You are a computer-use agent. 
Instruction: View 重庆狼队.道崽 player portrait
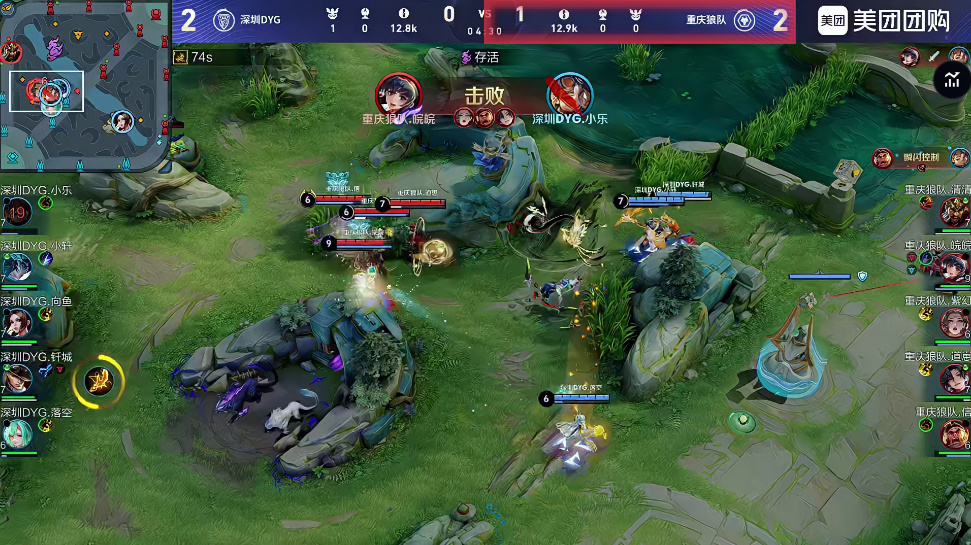pos(954,378)
